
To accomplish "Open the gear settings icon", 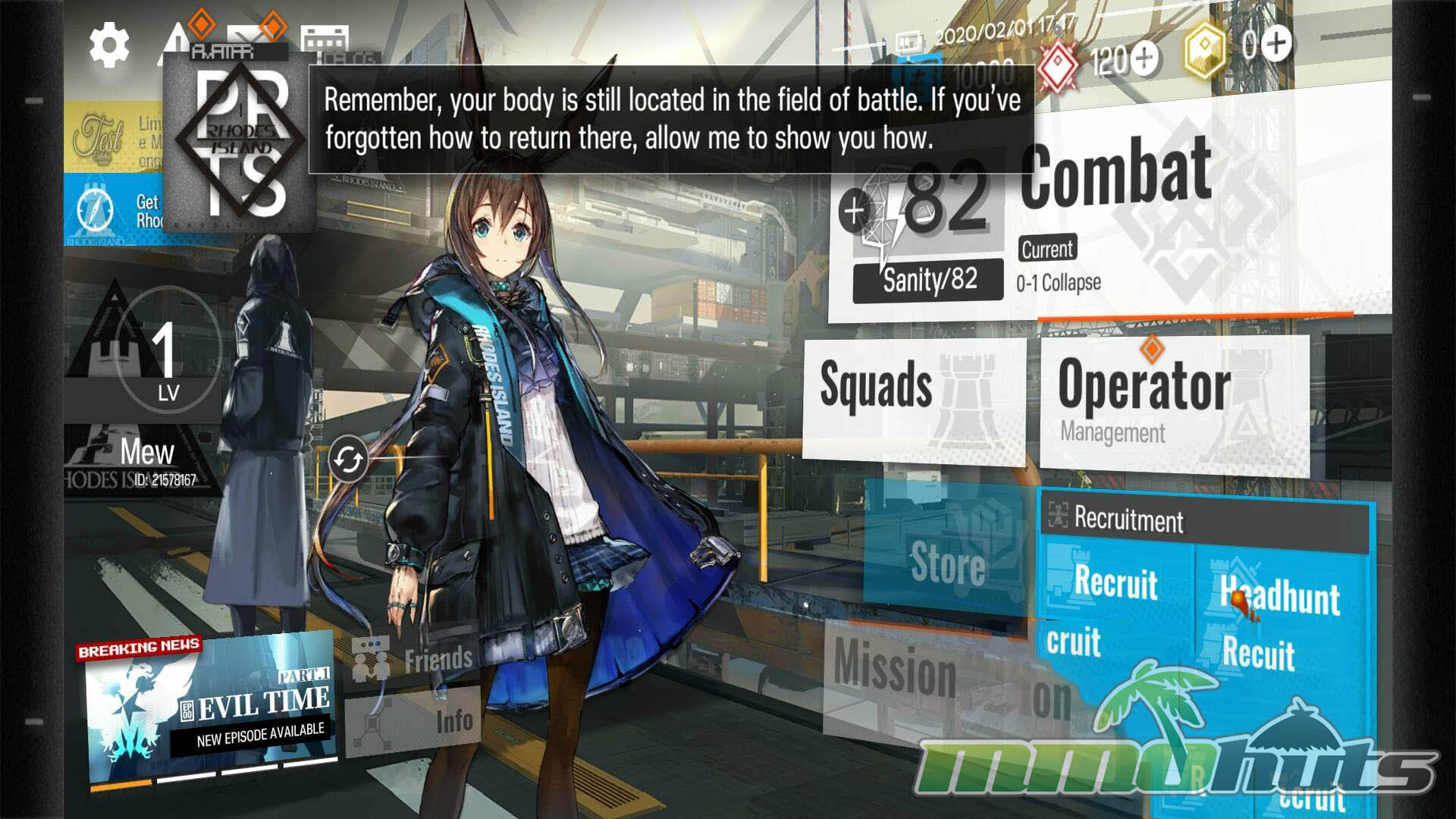I will pyautogui.click(x=109, y=45).
